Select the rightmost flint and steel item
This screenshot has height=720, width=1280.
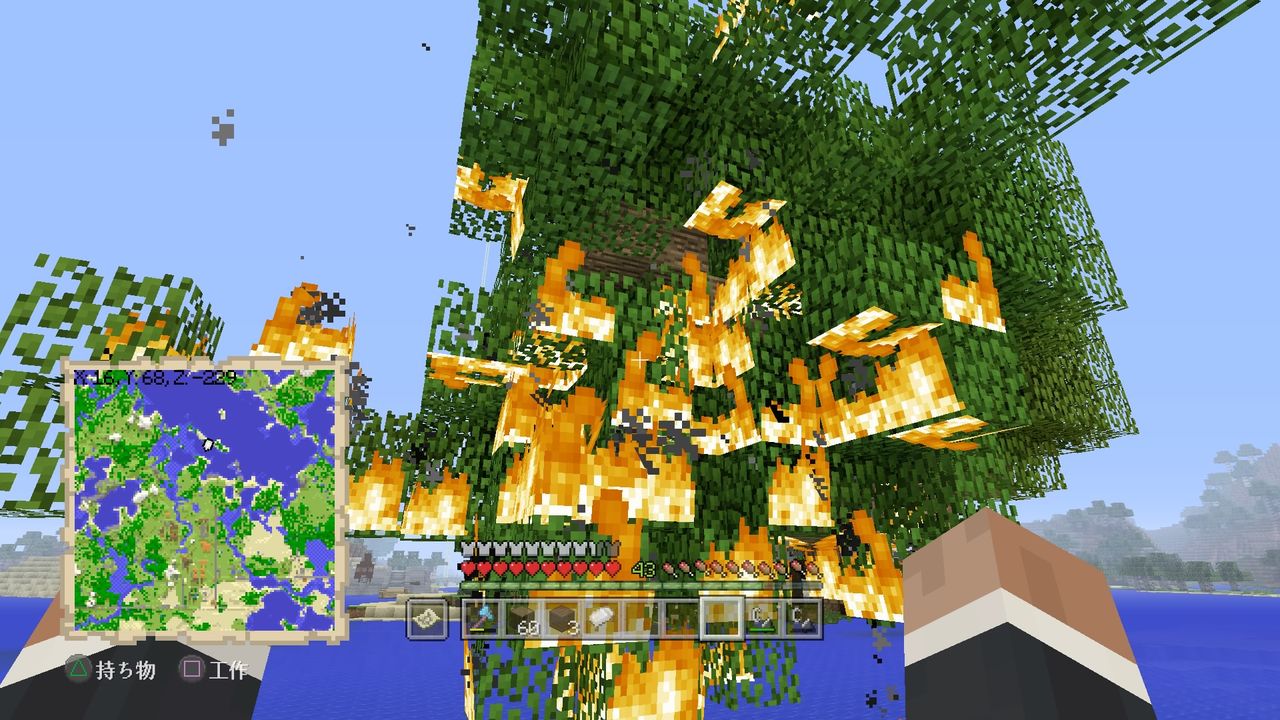click(801, 617)
